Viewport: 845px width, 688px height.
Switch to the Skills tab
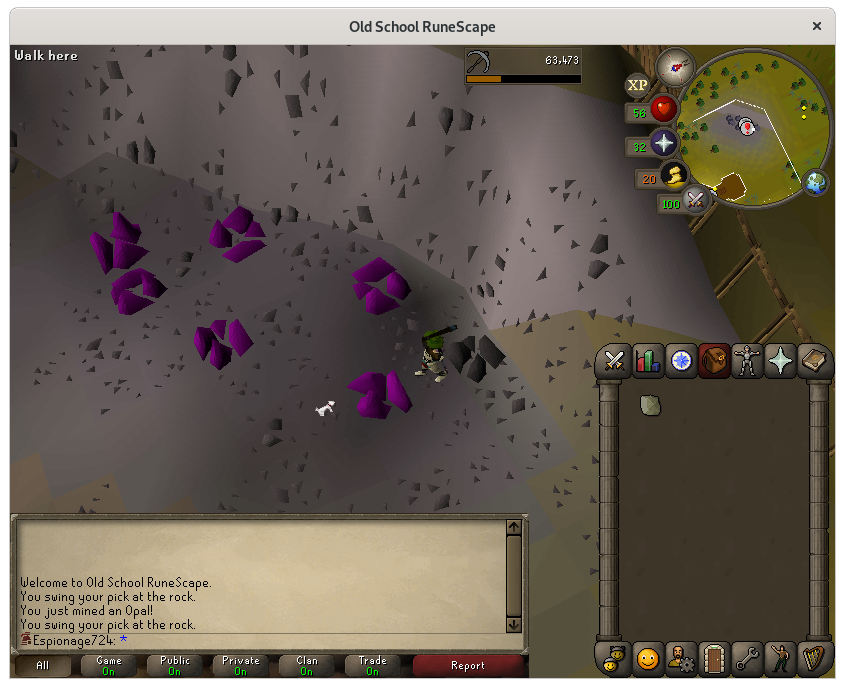point(648,361)
